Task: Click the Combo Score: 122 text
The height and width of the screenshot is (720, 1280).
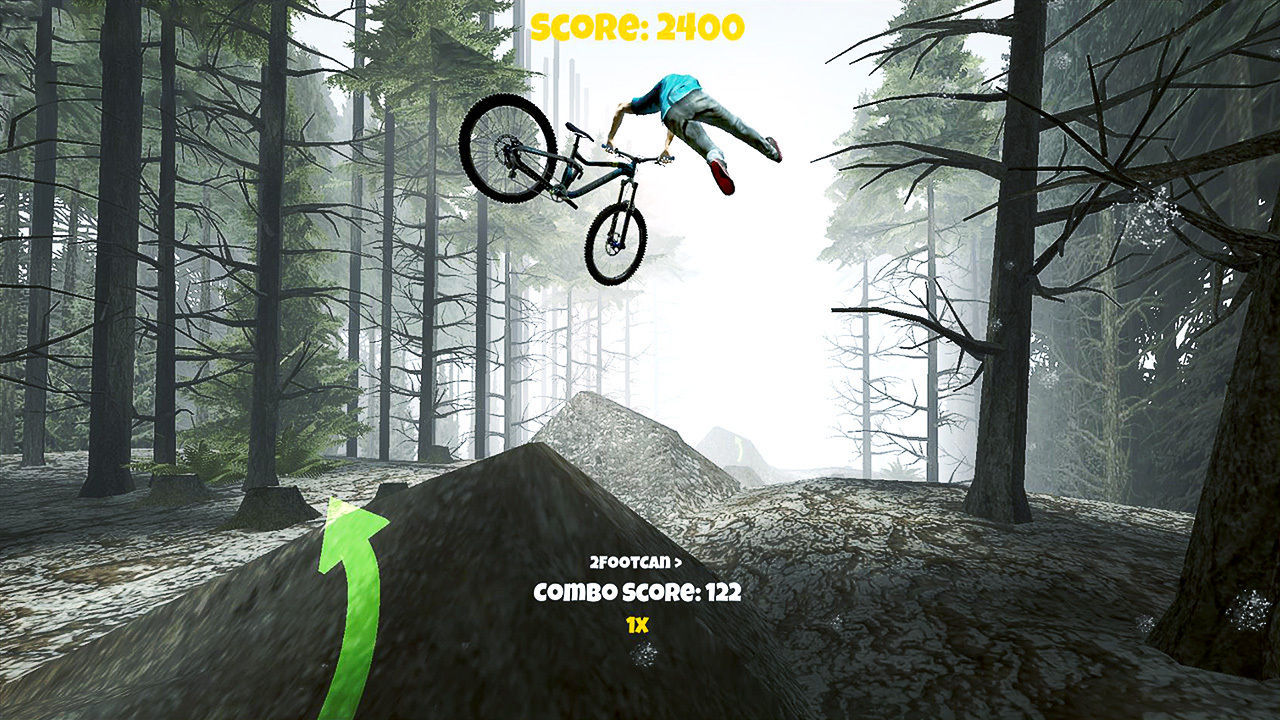Action: pos(637,592)
